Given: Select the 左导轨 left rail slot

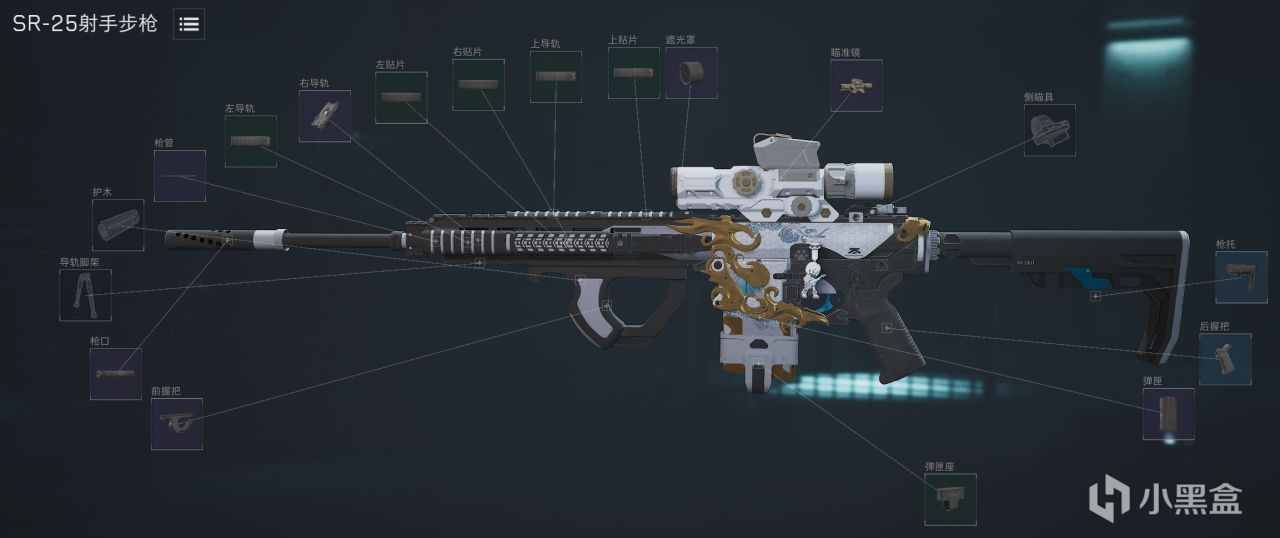Looking at the screenshot, I should coord(250,141).
